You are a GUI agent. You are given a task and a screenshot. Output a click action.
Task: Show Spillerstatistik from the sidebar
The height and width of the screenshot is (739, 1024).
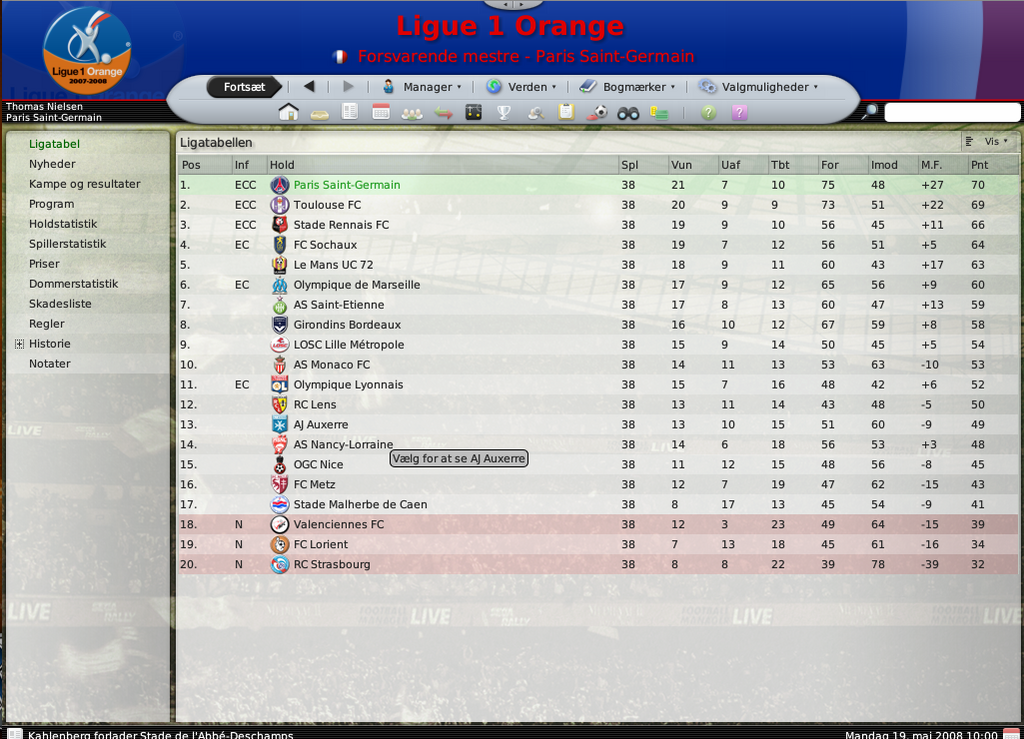67,244
